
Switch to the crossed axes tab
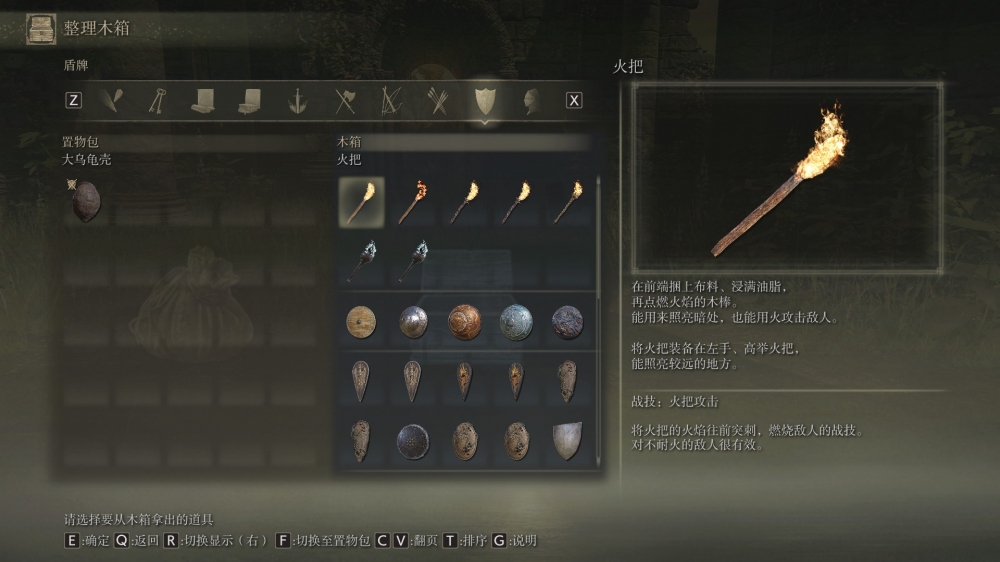coord(345,100)
